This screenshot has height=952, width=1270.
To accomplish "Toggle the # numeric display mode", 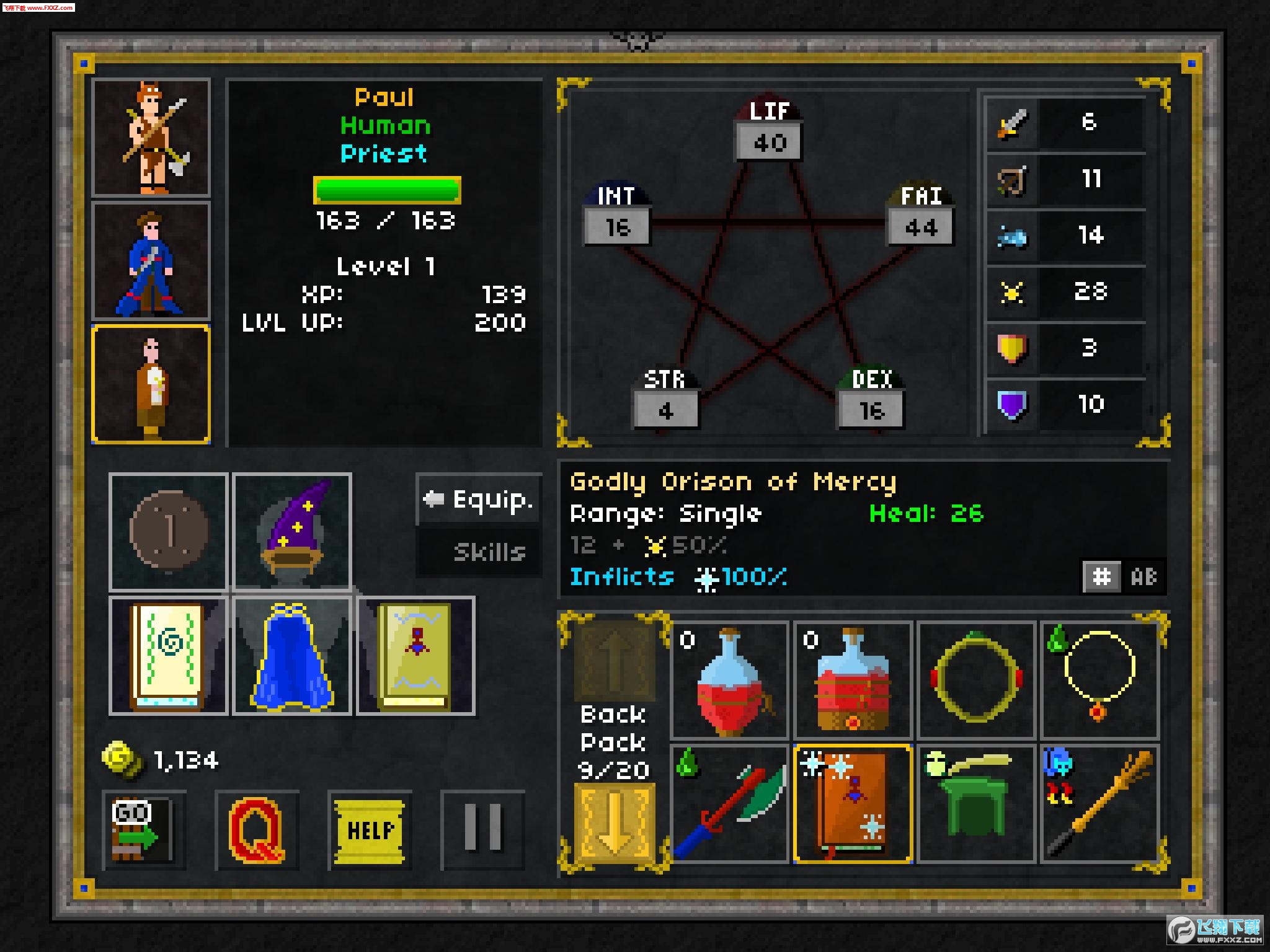I will click(1101, 577).
